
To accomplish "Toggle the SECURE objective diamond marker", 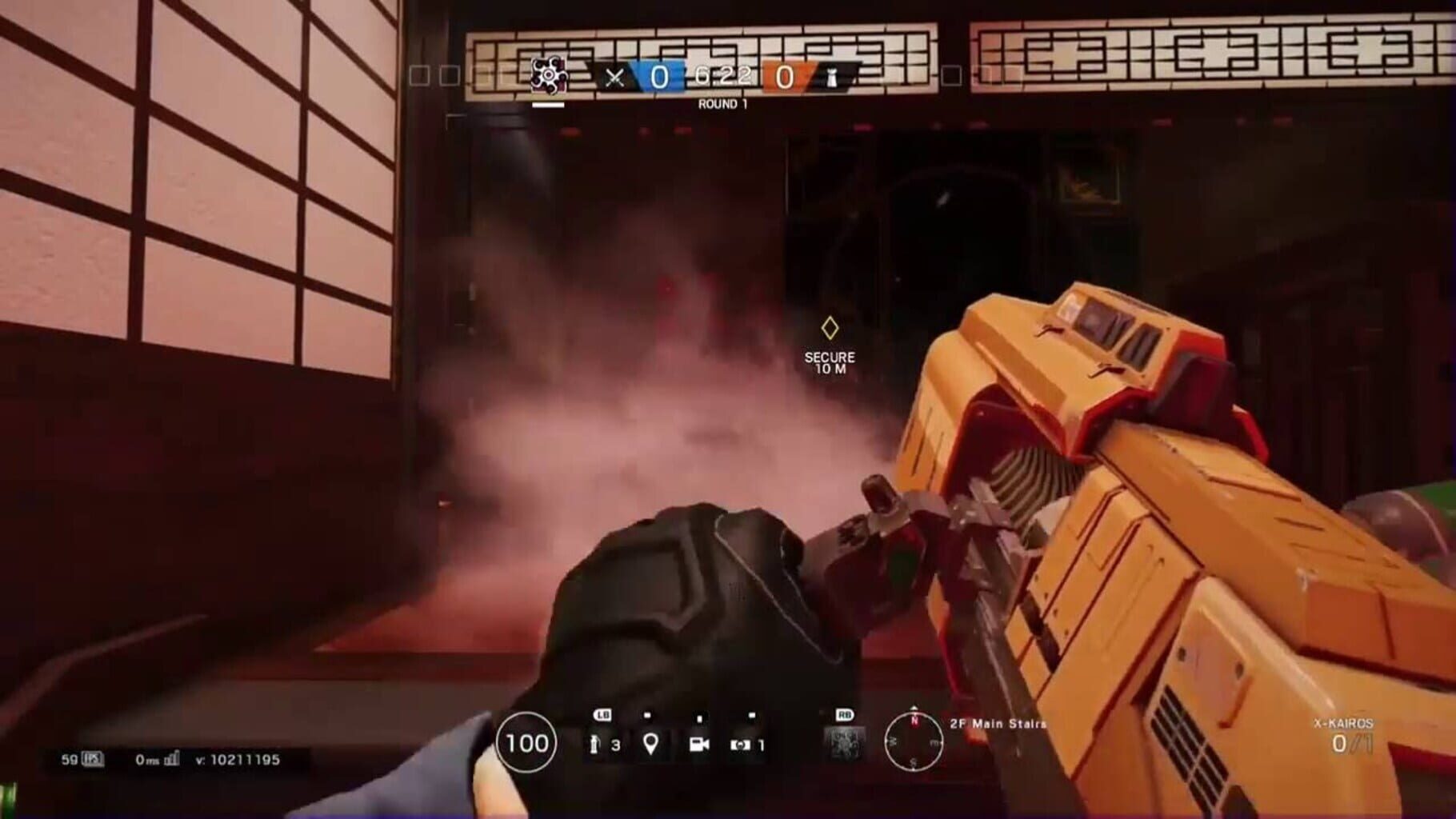I will click(829, 328).
